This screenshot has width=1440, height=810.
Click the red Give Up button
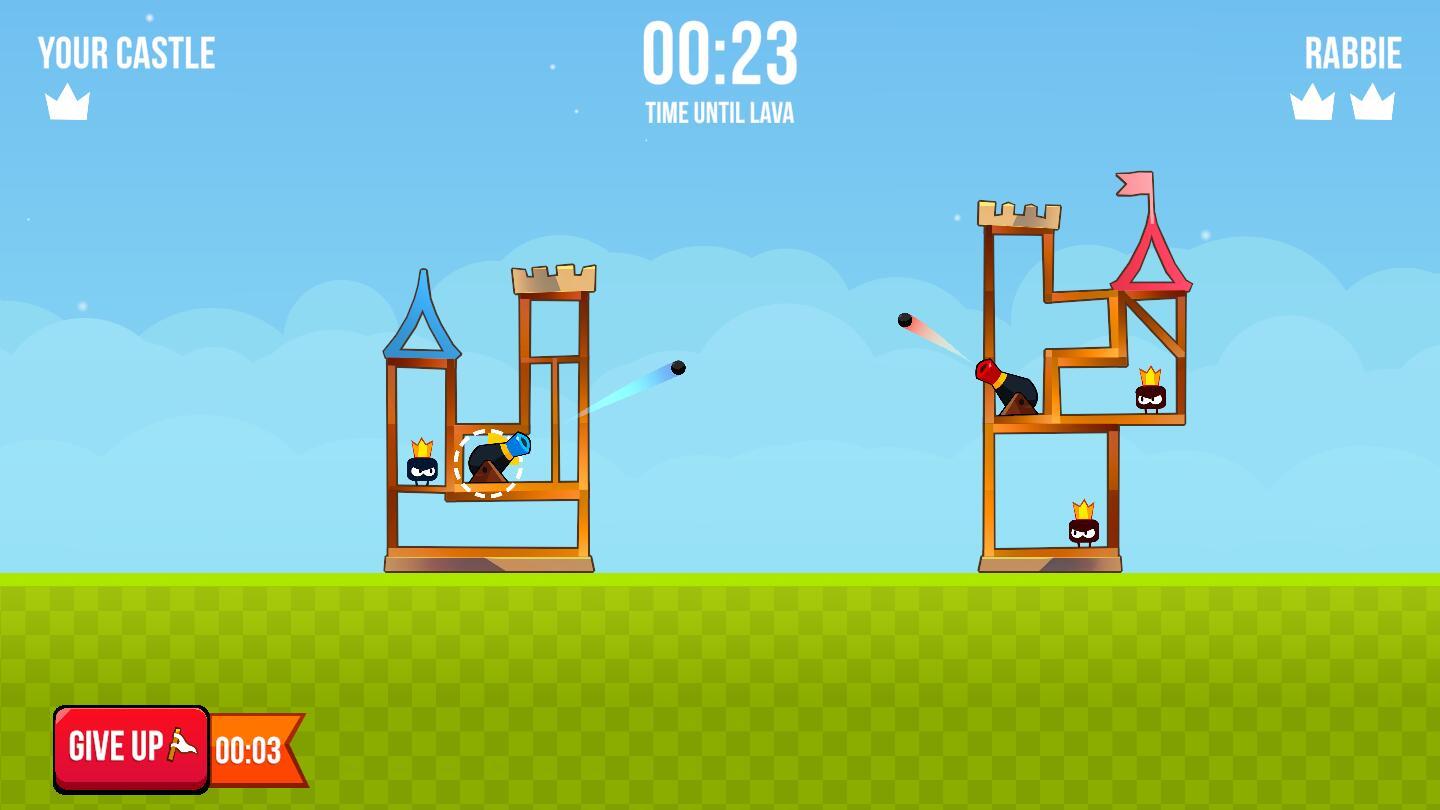131,748
